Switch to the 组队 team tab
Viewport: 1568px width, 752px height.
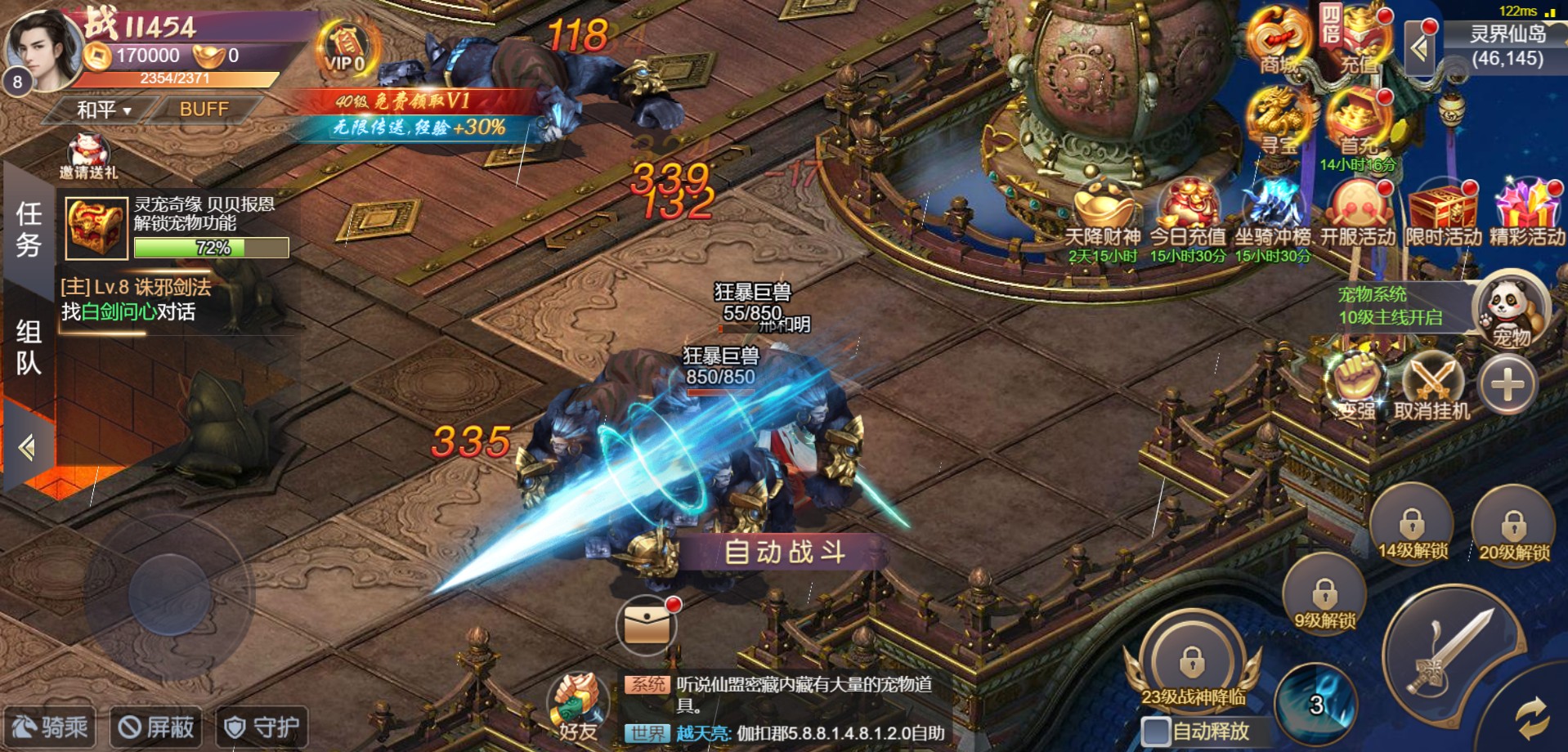tap(29, 347)
